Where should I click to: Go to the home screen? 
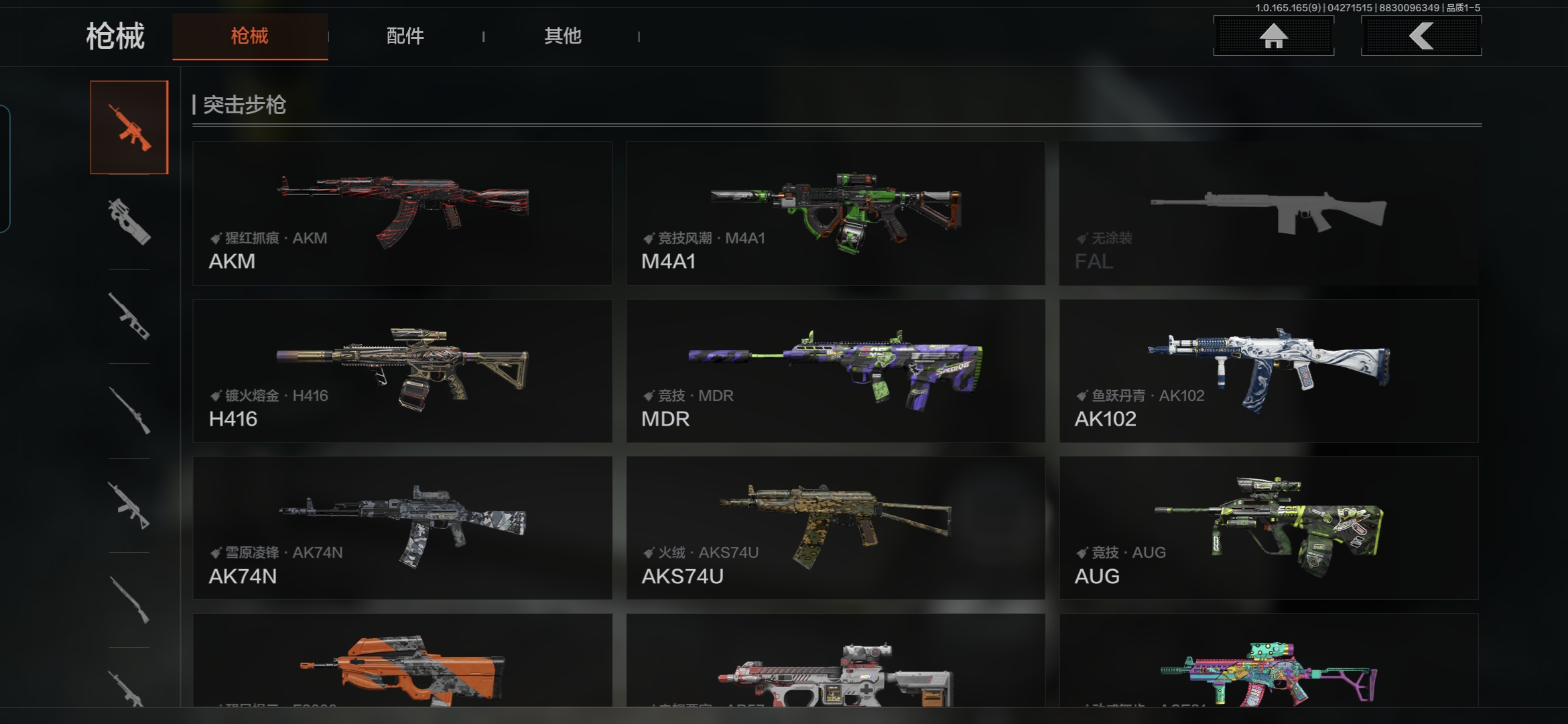click(x=1273, y=36)
